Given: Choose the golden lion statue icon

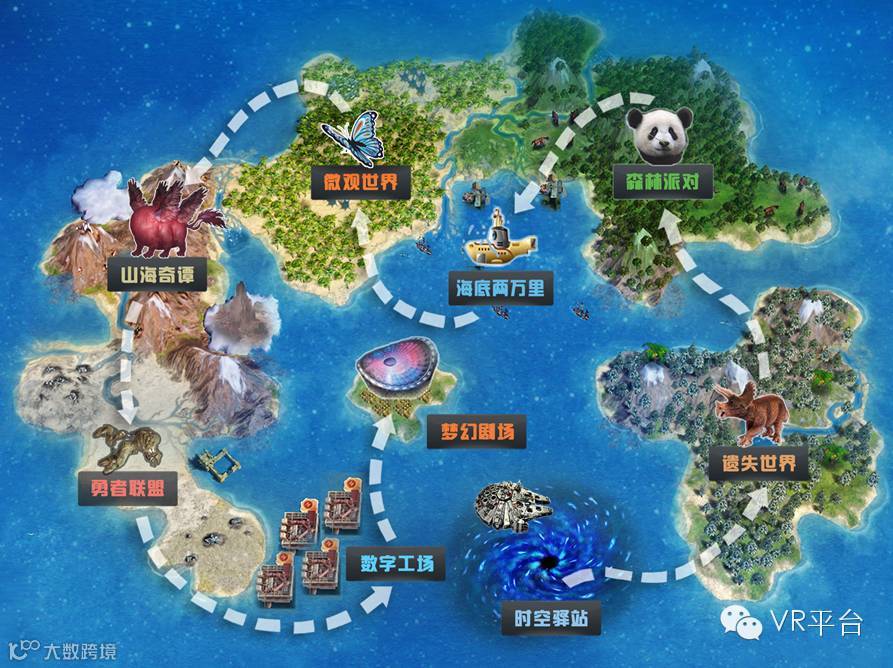Looking at the screenshot, I should click(128, 447).
